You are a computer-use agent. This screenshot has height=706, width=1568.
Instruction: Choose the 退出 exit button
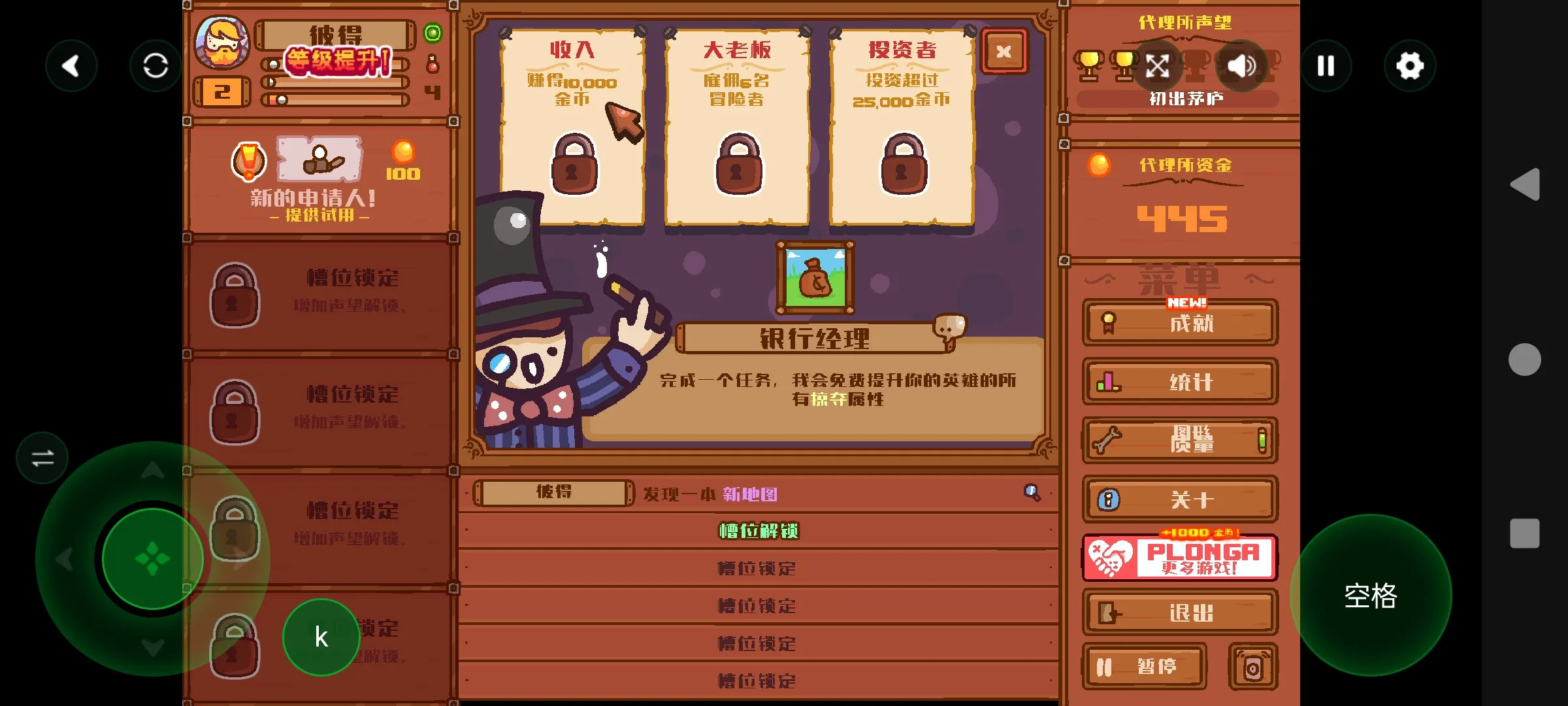coord(1180,613)
